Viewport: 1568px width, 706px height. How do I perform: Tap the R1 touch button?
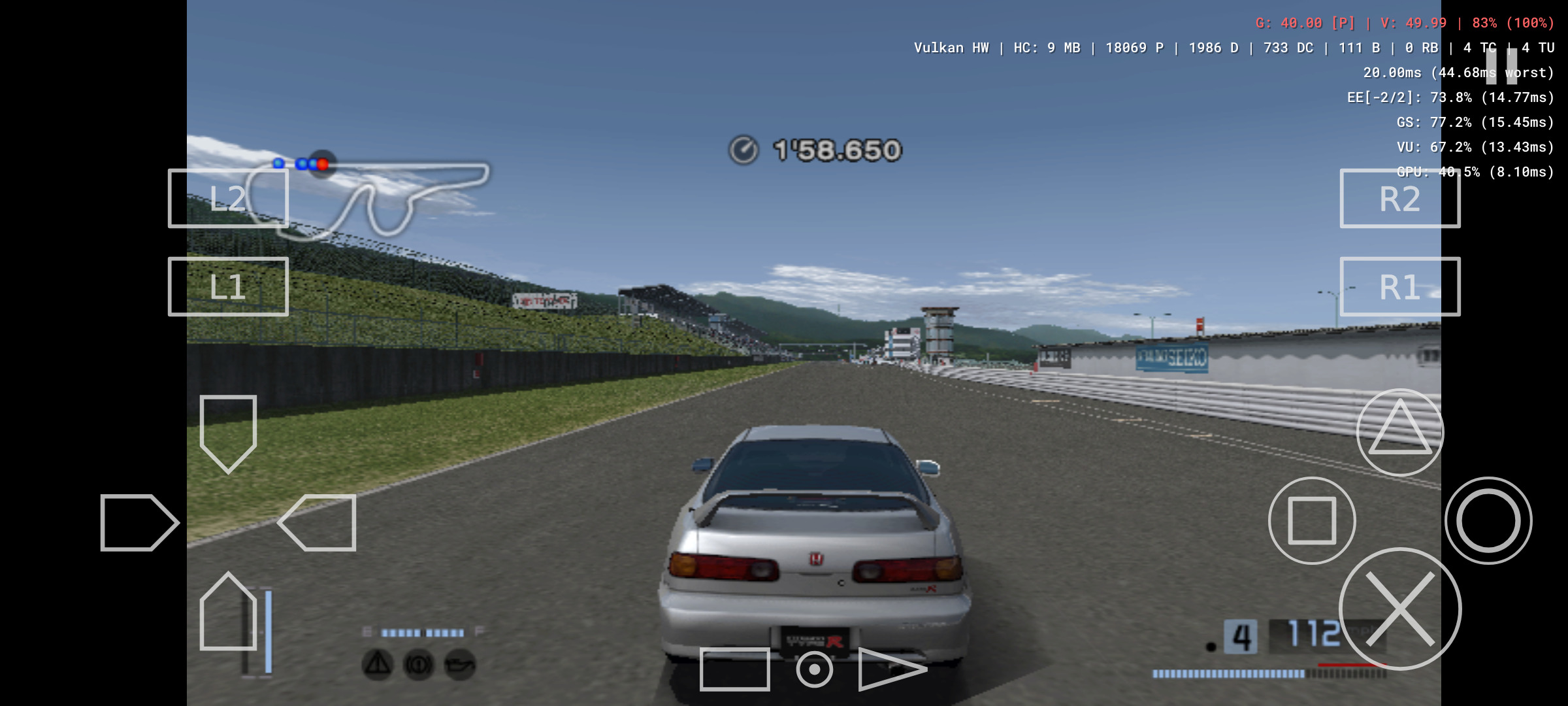pos(1399,286)
